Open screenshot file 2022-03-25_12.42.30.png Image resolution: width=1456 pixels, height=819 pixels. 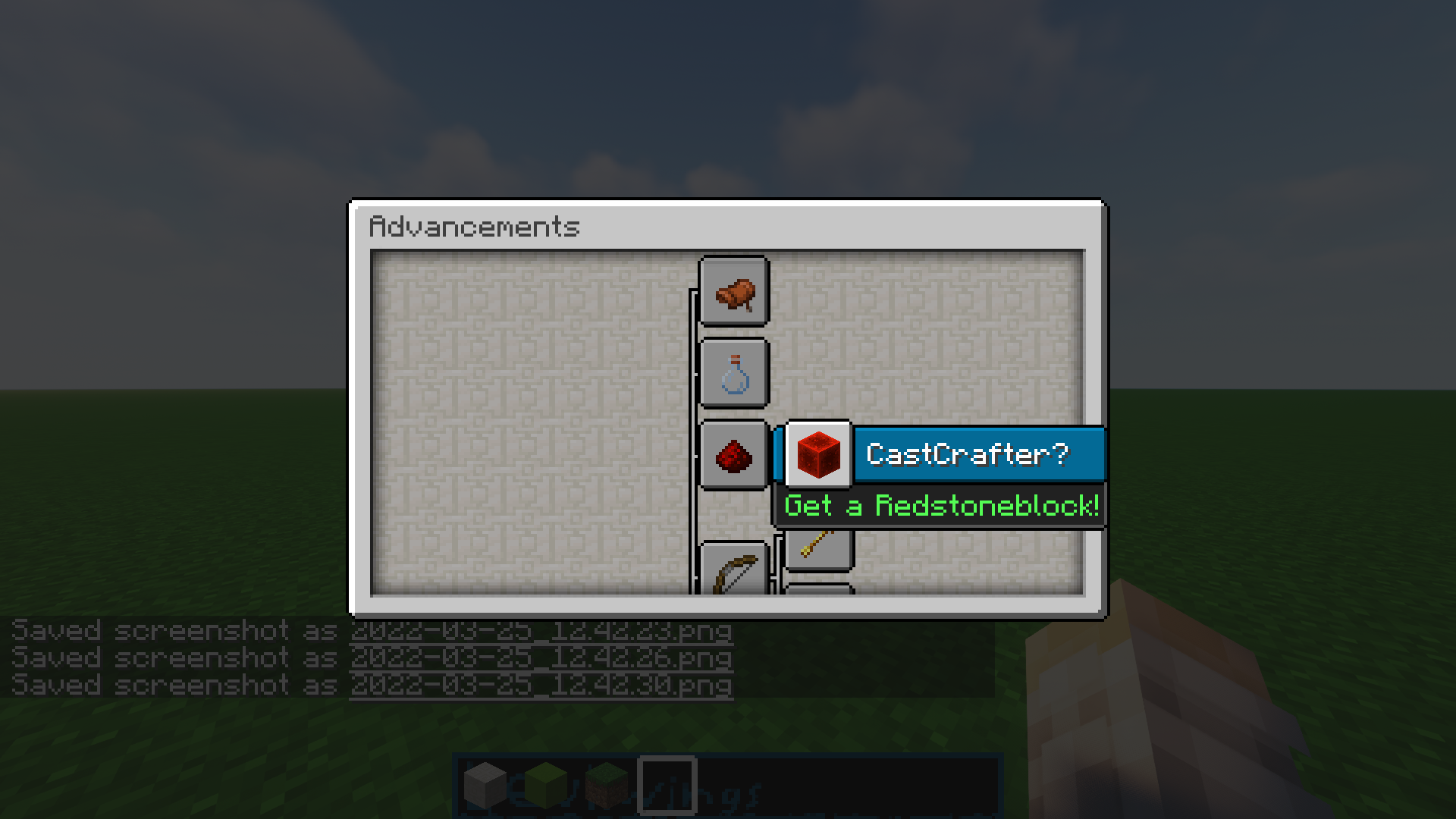[x=541, y=686]
